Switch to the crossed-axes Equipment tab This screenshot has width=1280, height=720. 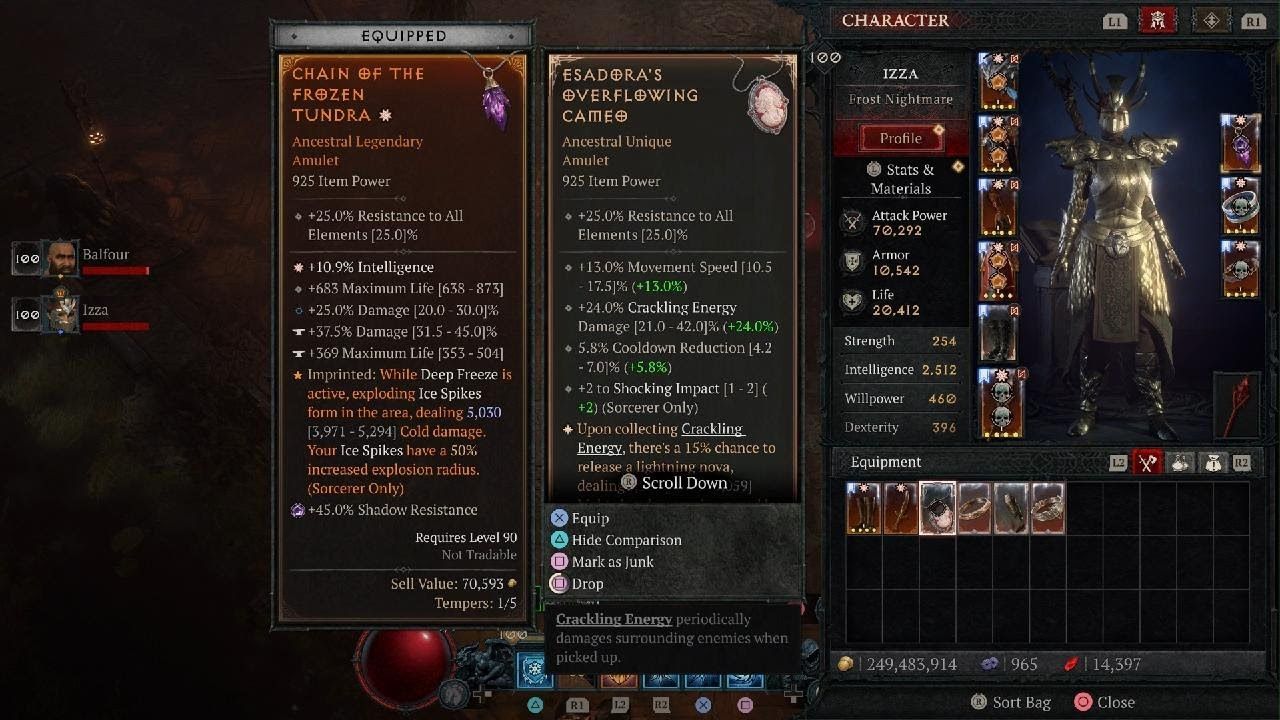point(1149,463)
